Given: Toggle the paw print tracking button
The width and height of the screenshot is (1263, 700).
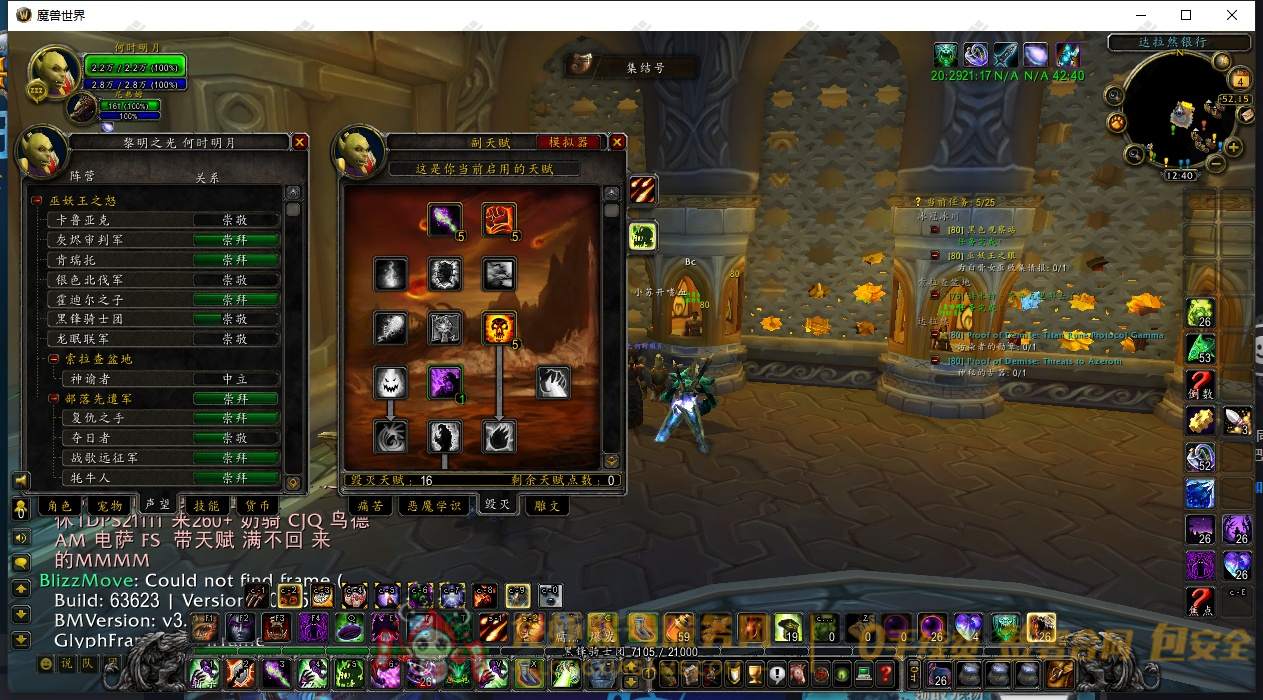Looking at the screenshot, I should 1116,122.
